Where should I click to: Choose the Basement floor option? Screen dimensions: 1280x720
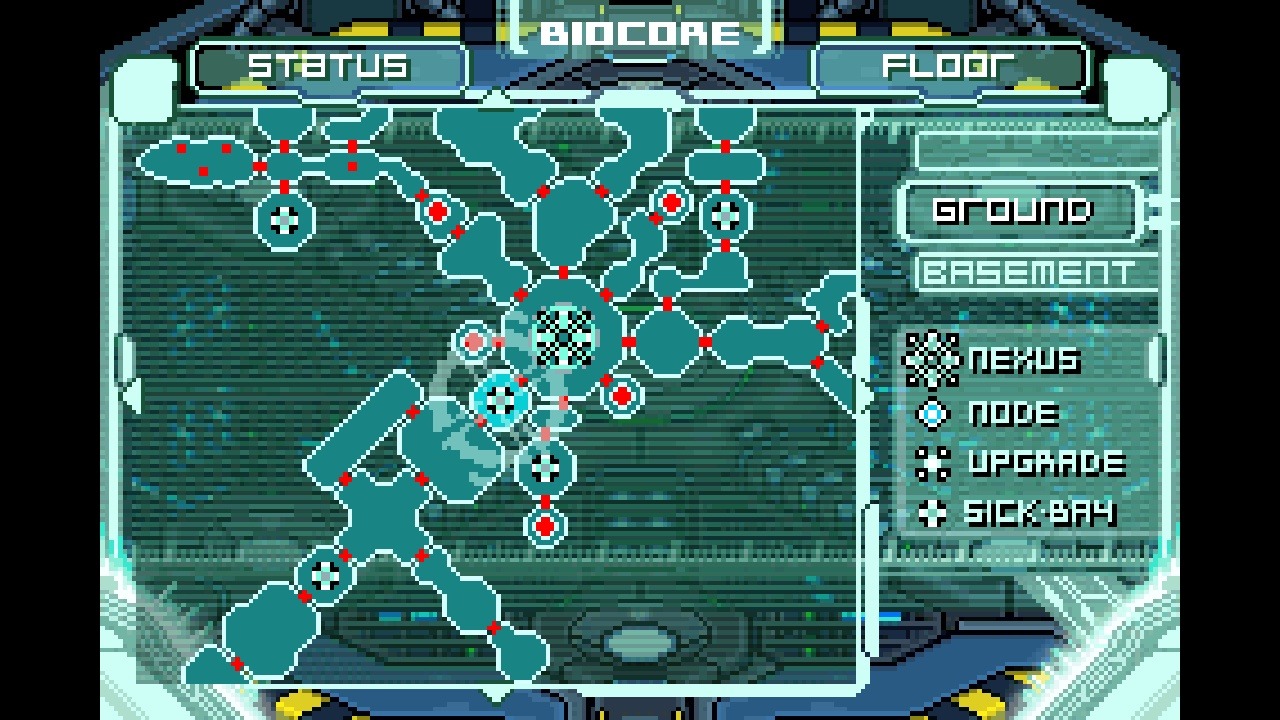pyautogui.click(x=1028, y=272)
